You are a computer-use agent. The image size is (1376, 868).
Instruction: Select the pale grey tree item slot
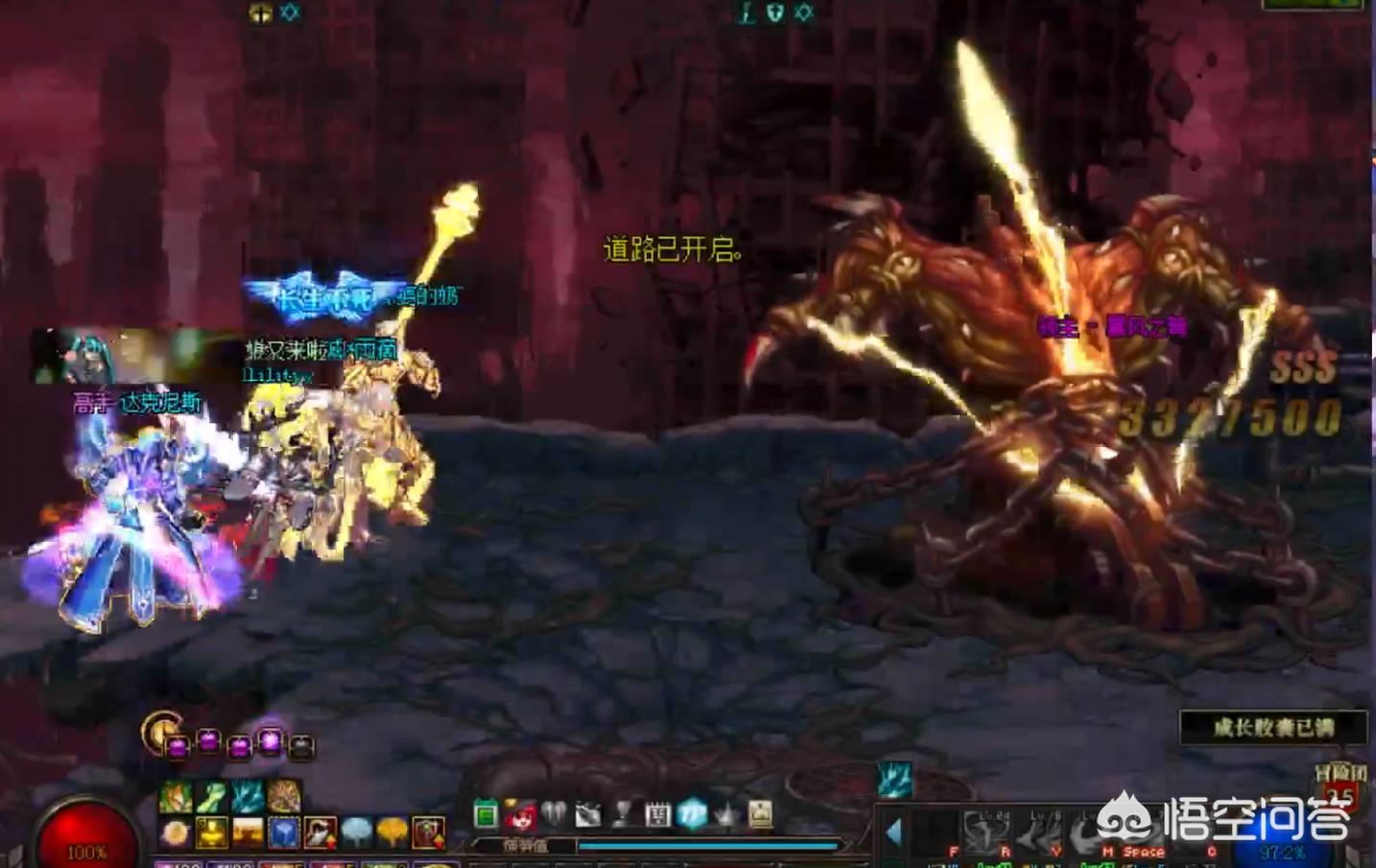(356, 833)
